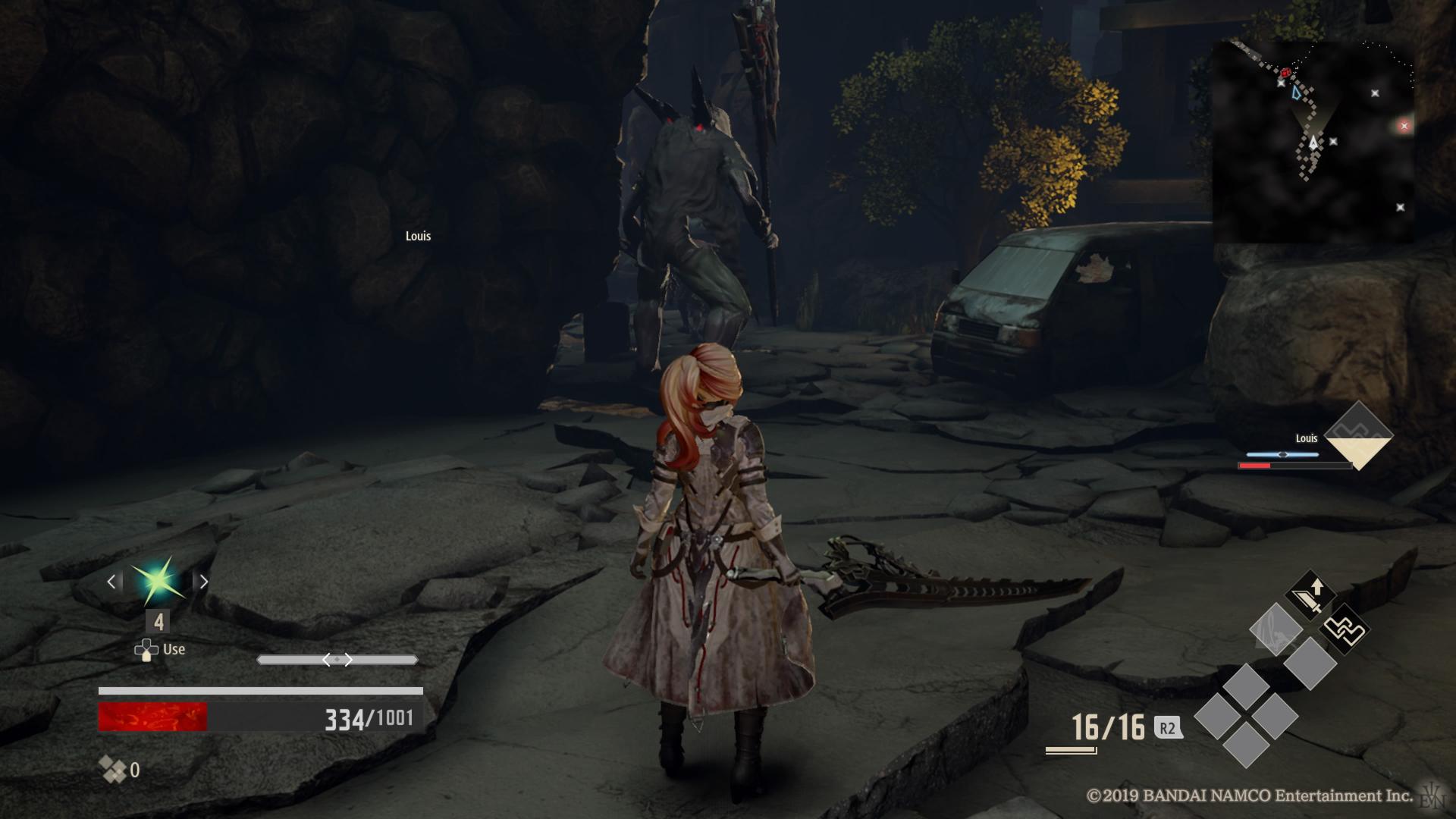Cycle to the next quick item

203,582
